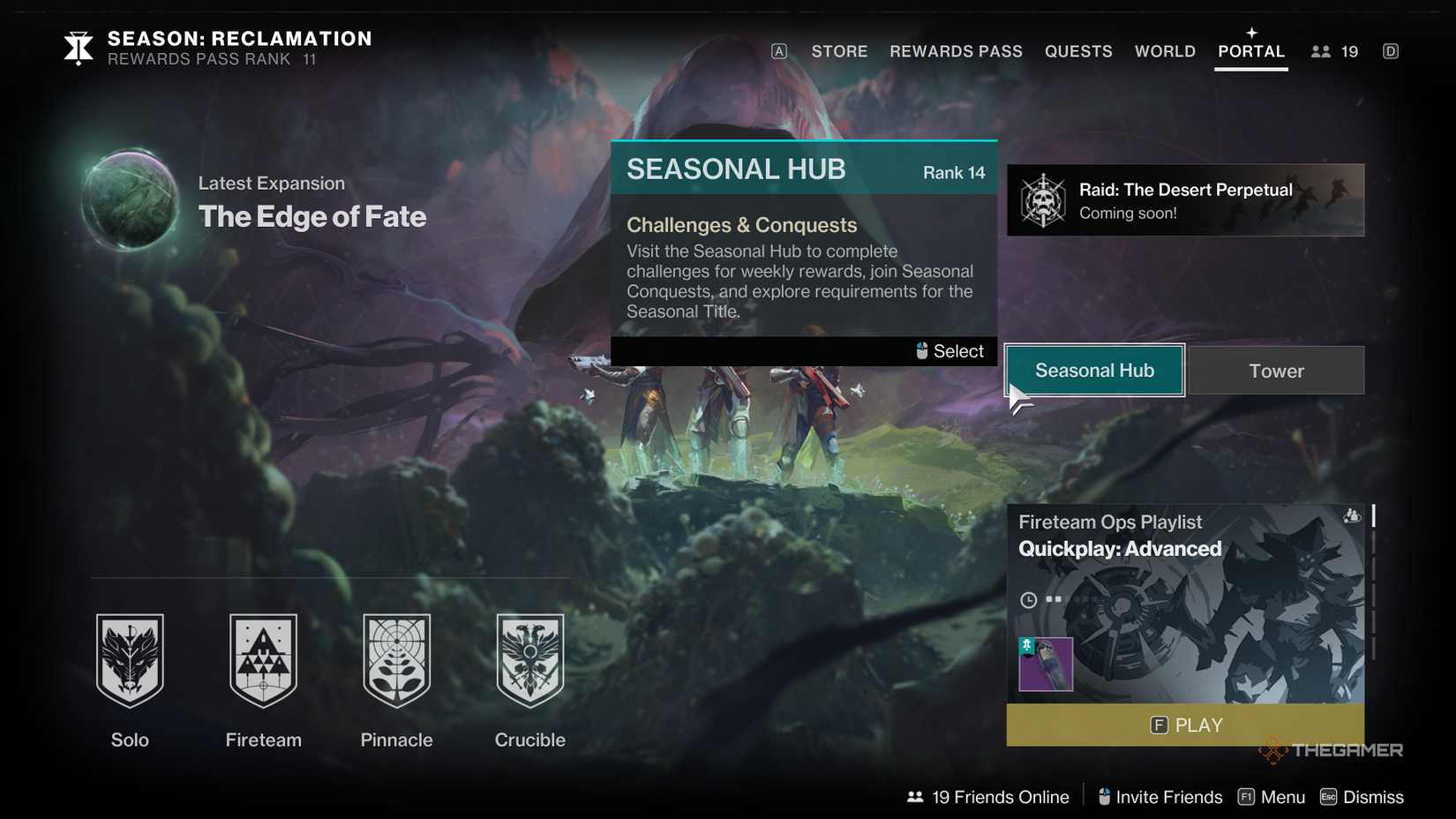Open the D player emblem in the top bar
This screenshot has width=1456, height=819.
pos(1391,51)
